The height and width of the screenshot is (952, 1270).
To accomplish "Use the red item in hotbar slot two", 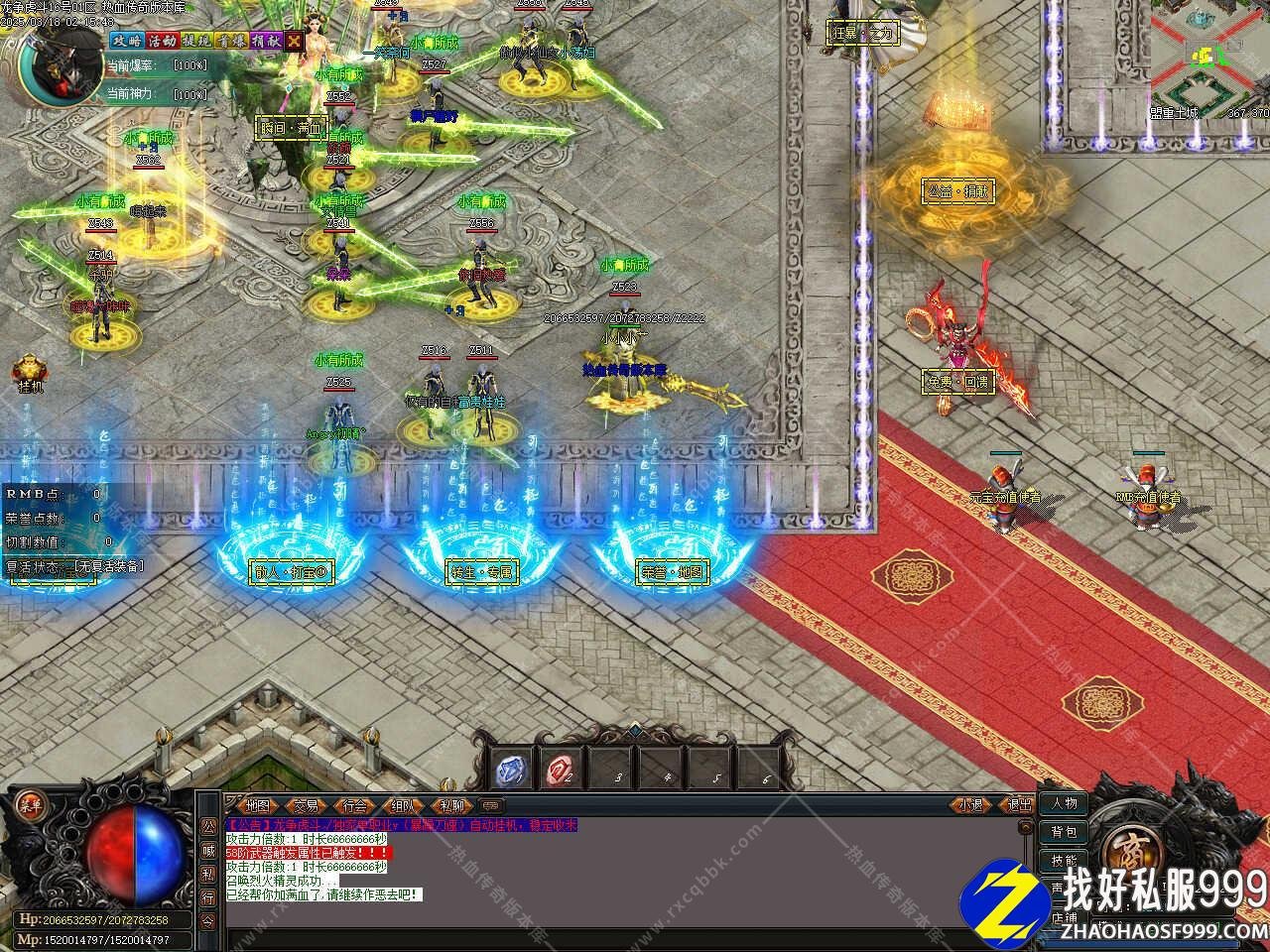I will (x=561, y=768).
